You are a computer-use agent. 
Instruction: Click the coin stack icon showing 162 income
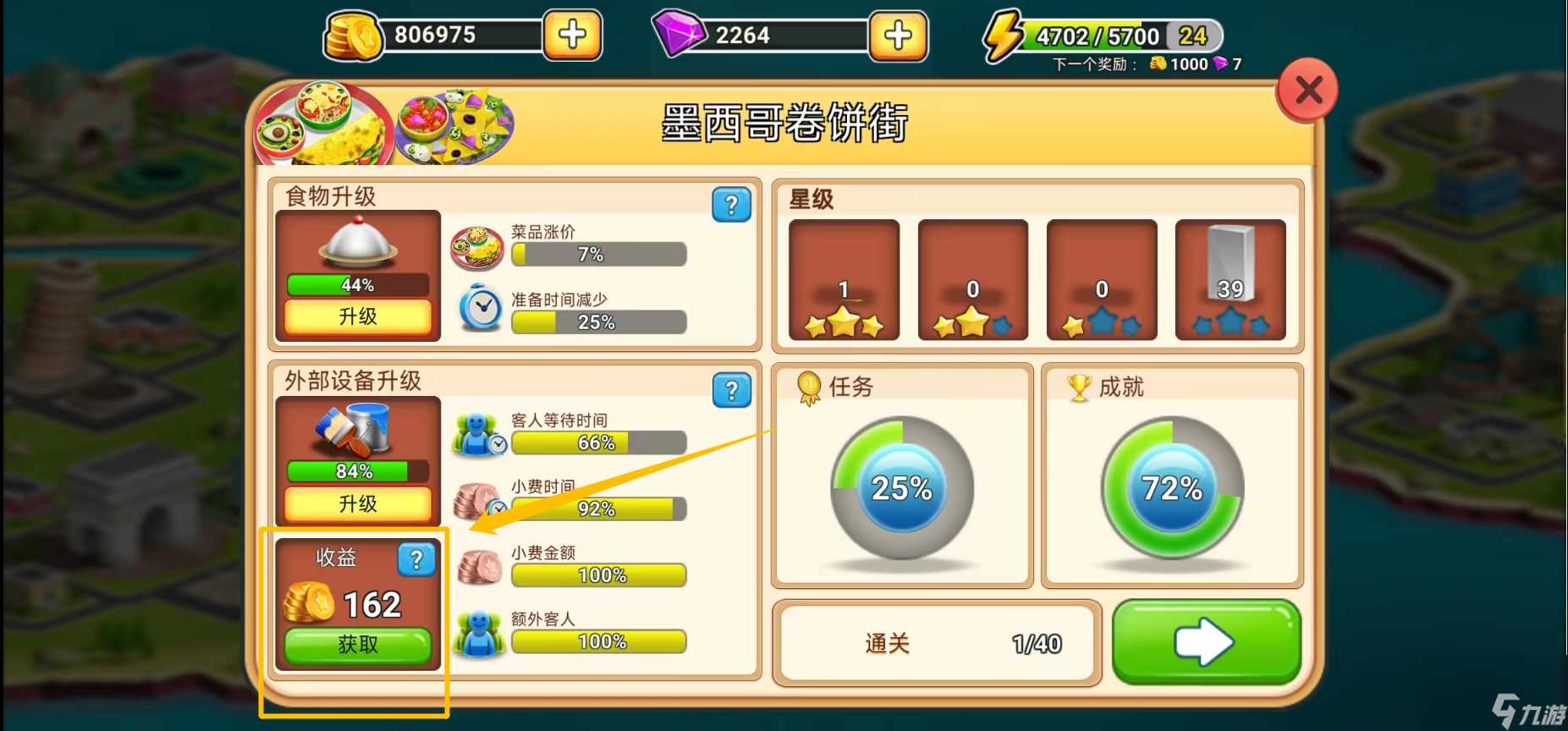click(307, 602)
